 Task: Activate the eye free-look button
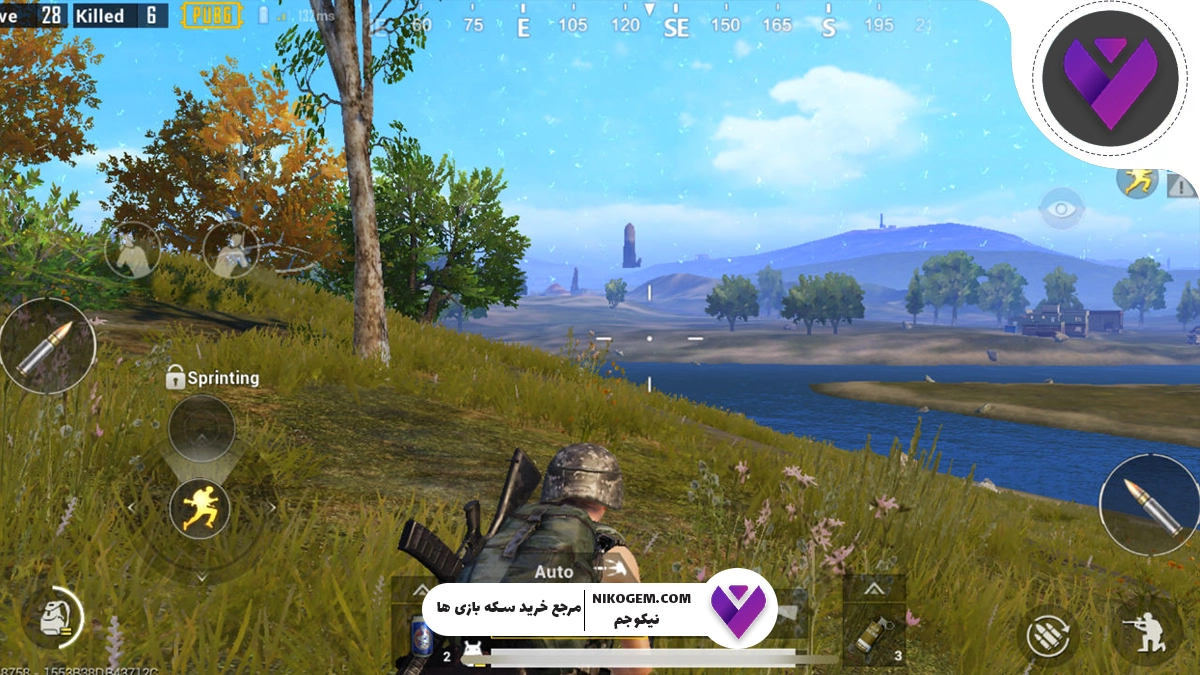(x=1061, y=209)
